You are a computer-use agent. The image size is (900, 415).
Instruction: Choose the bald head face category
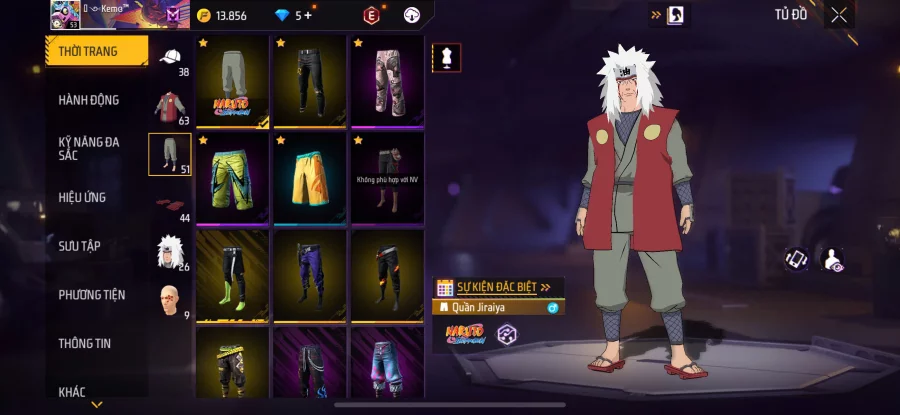[170, 300]
